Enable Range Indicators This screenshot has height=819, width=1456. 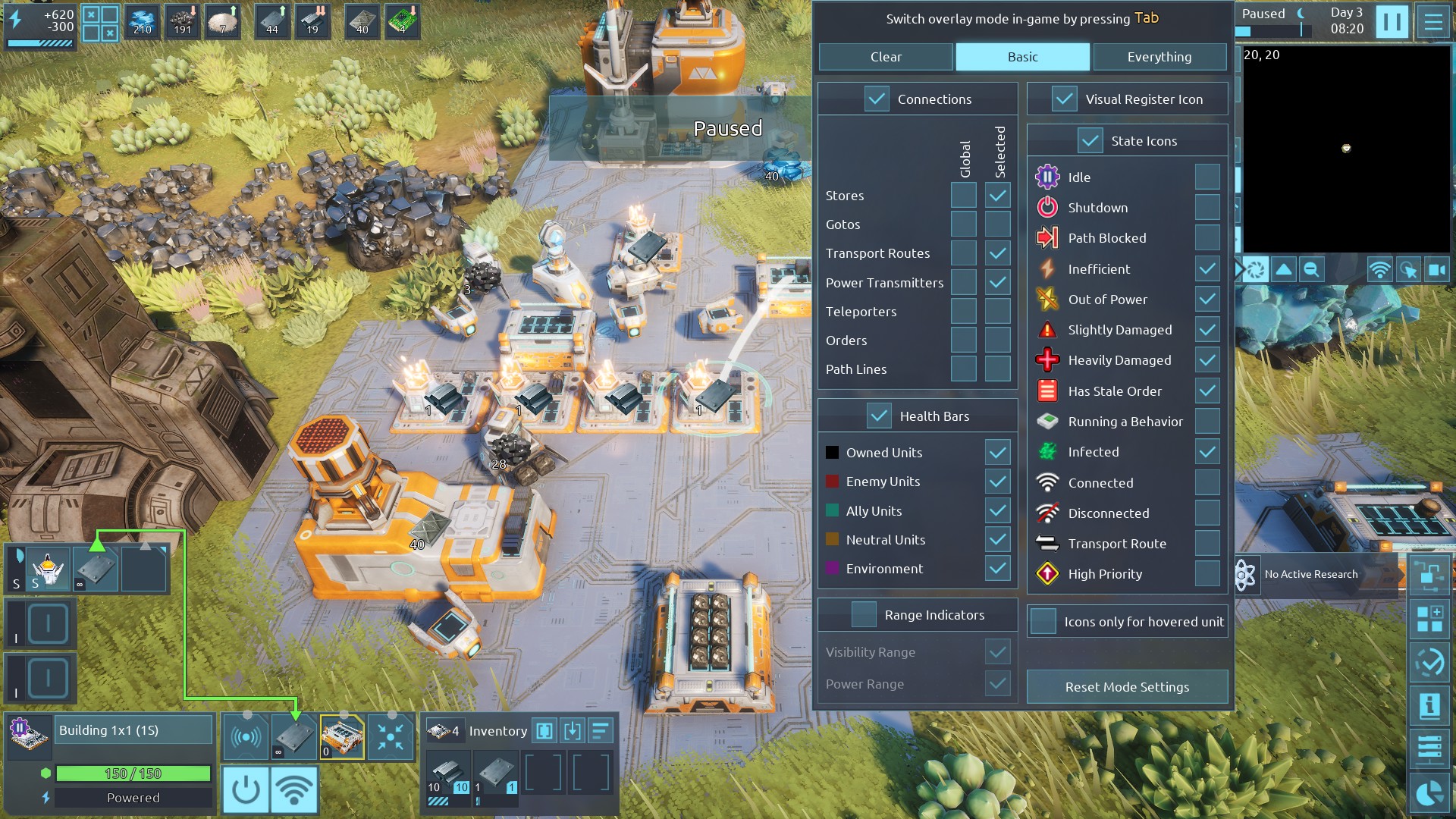pyautogui.click(x=864, y=615)
